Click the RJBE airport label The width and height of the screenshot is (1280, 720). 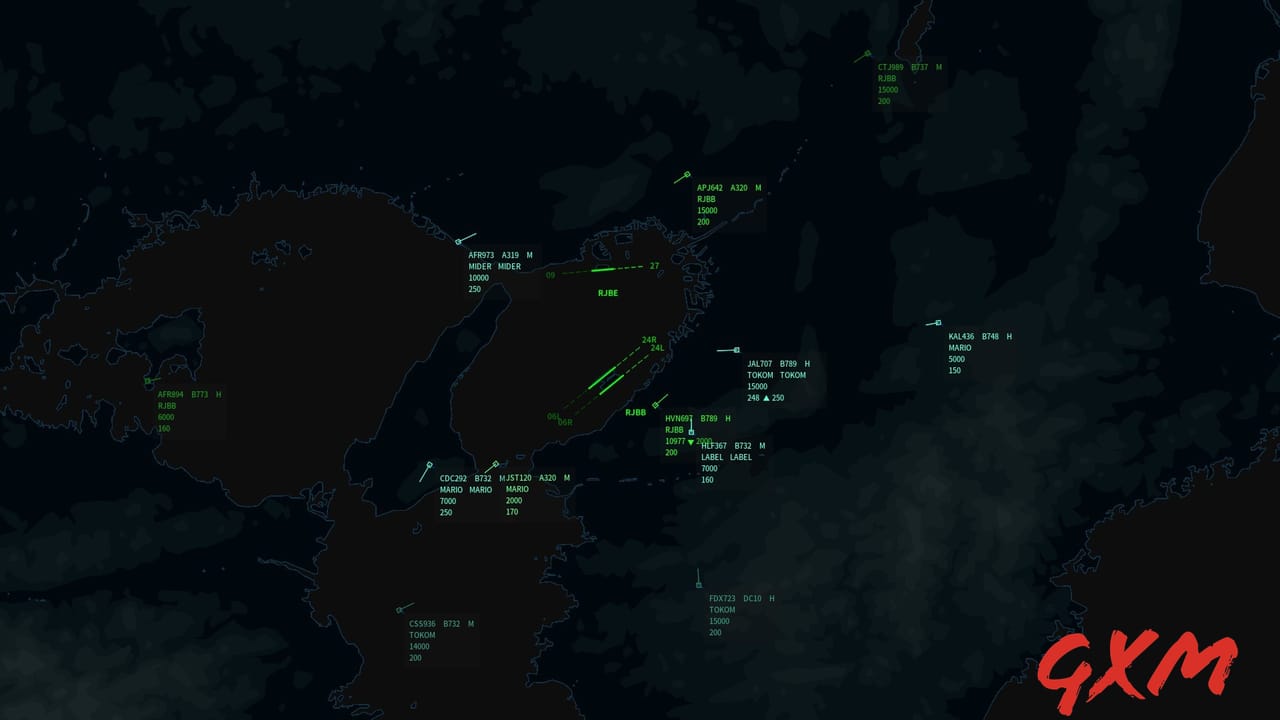607,293
